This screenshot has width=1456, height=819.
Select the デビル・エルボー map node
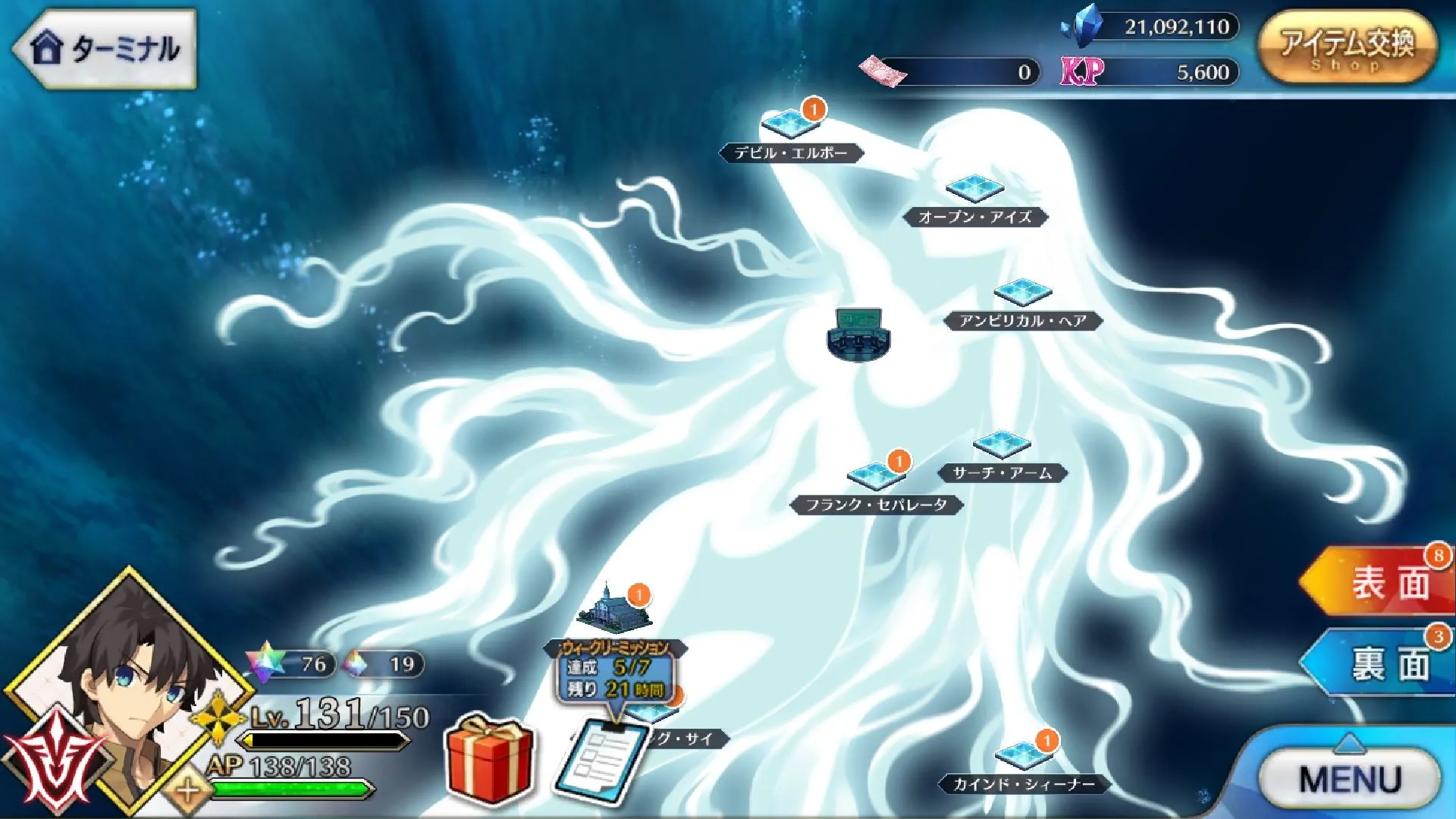[791, 124]
